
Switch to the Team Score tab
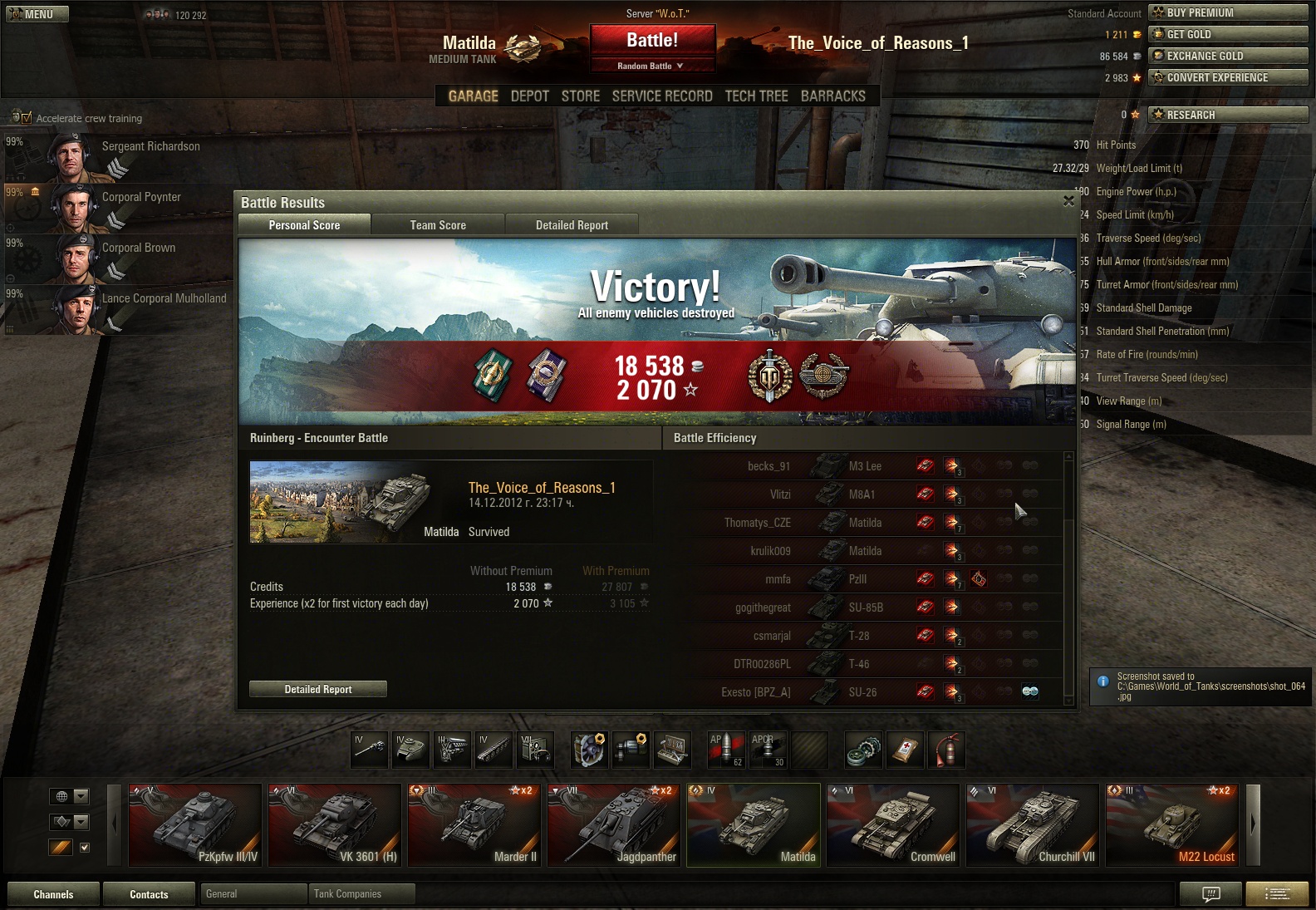click(438, 225)
